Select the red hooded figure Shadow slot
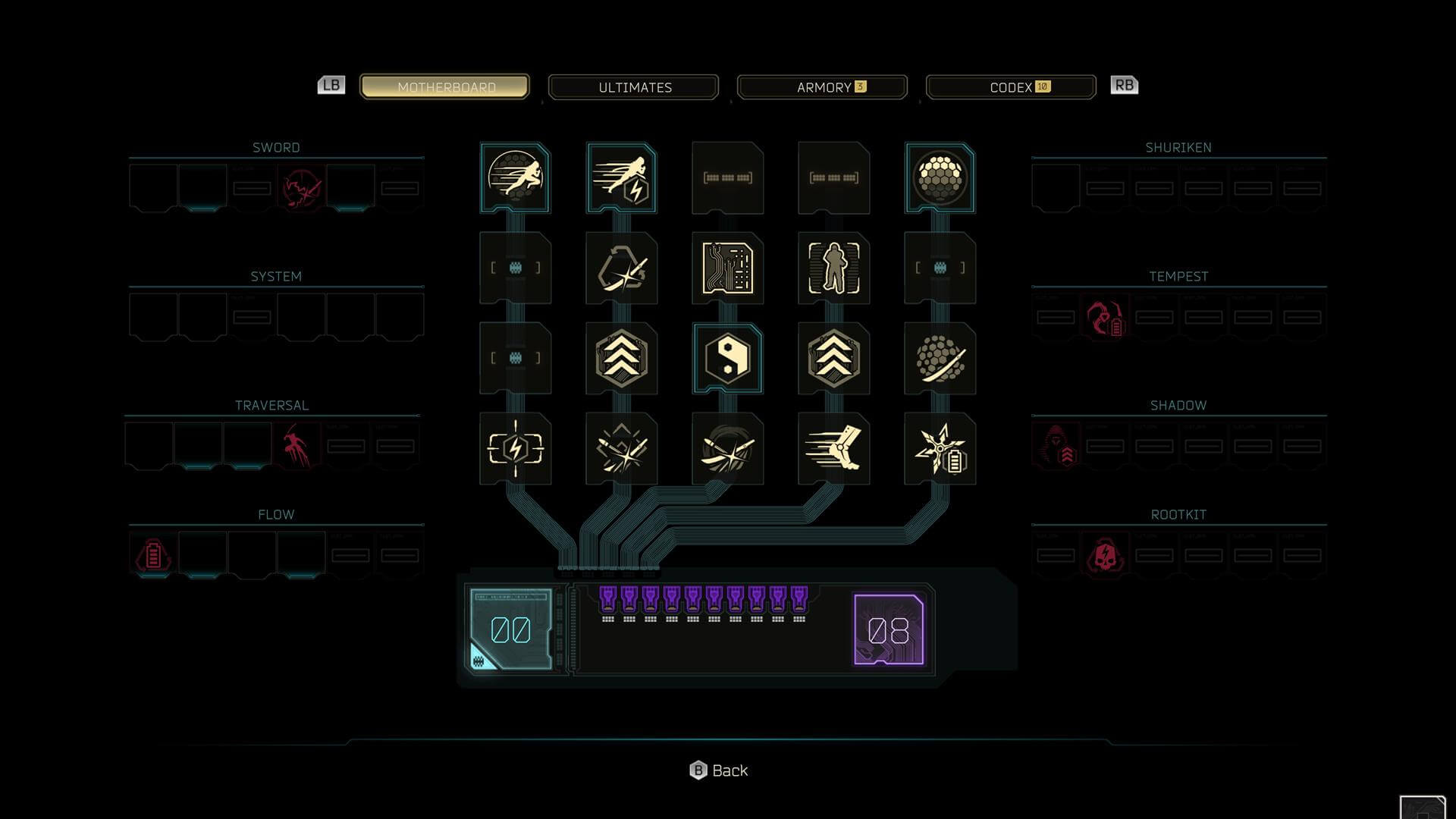 (1056, 447)
